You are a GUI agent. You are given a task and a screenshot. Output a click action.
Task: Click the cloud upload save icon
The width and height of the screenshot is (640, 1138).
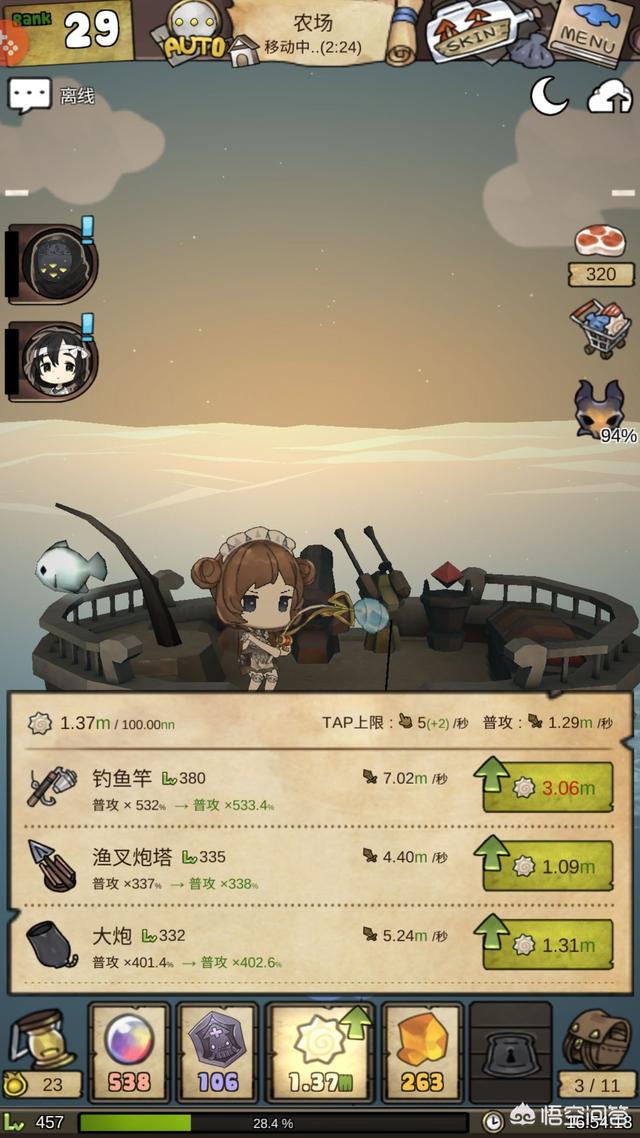tap(609, 96)
